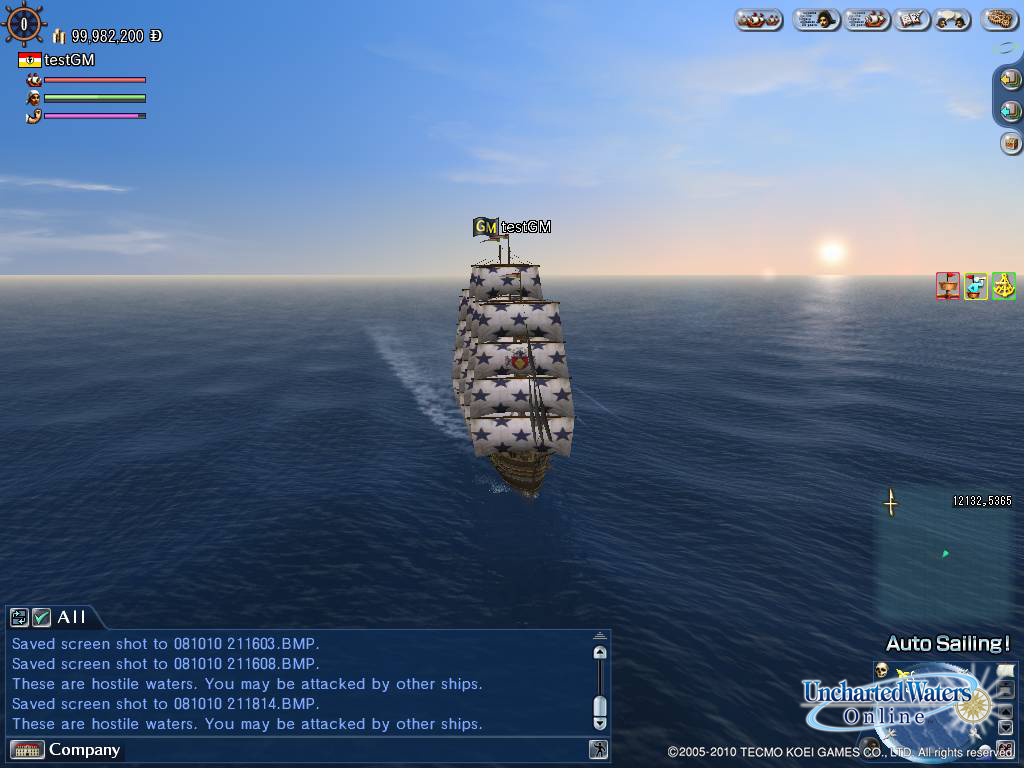
Task: Click the chat scrollbar up arrow
Action: pos(599,652)
